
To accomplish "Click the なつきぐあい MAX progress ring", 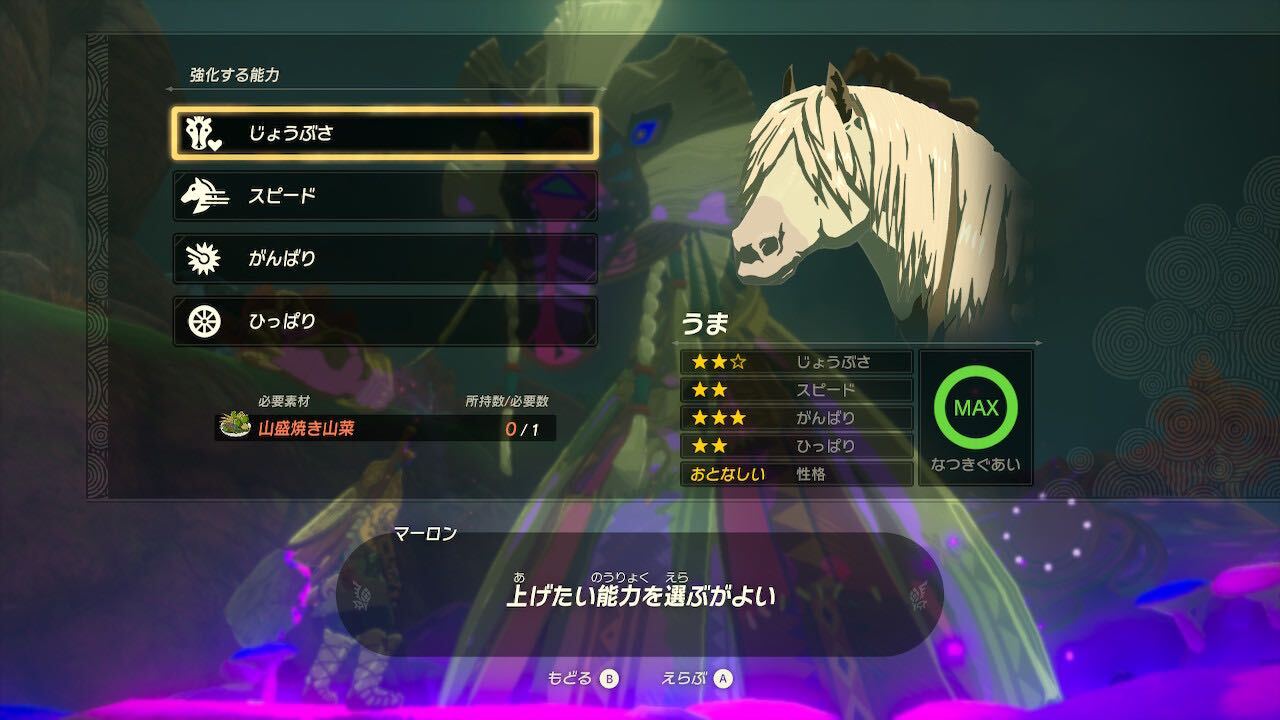I will pyautogui.click(x=977, y=408).
